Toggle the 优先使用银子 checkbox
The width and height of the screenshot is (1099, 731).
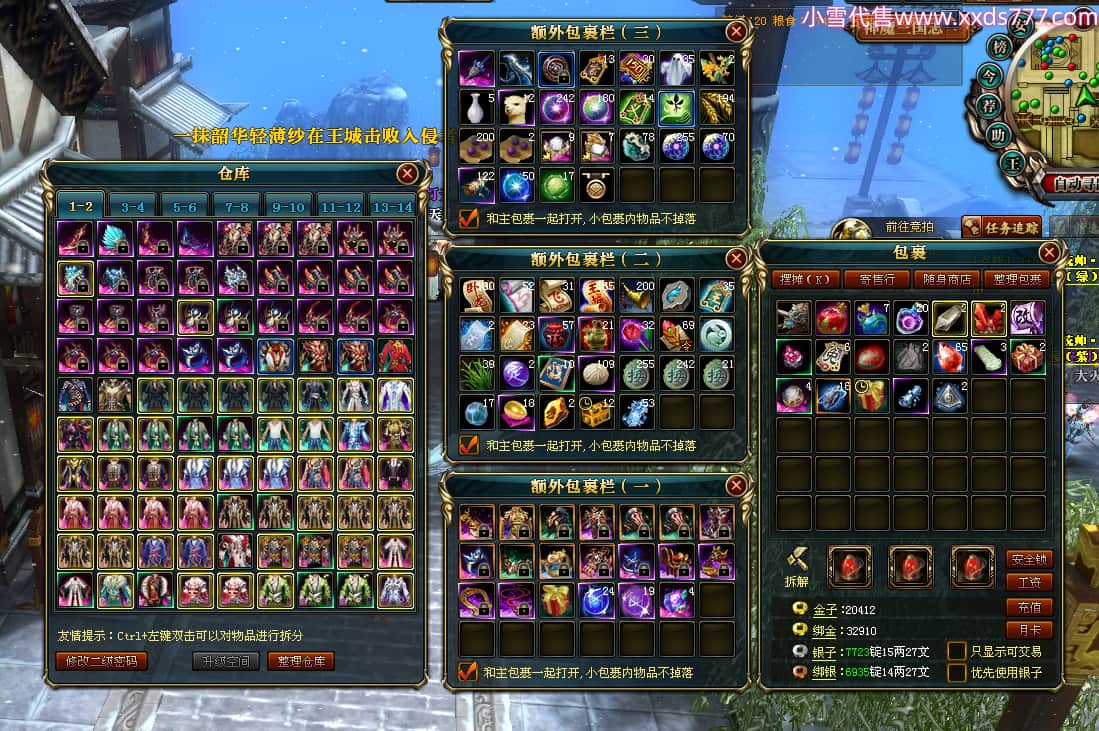point(957,672)
